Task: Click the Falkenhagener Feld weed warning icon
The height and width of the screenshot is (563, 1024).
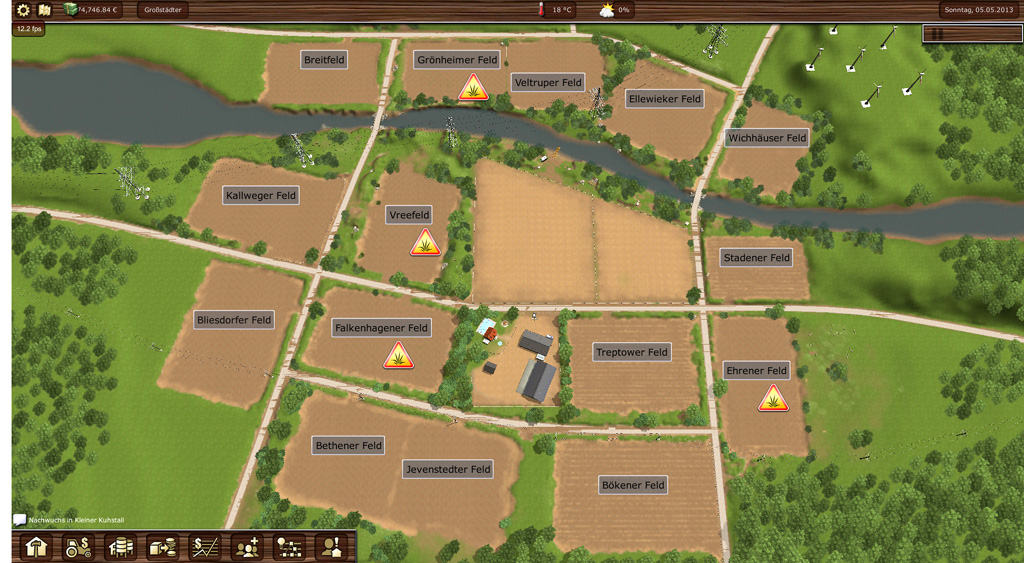Action: [x=398, y=355]
